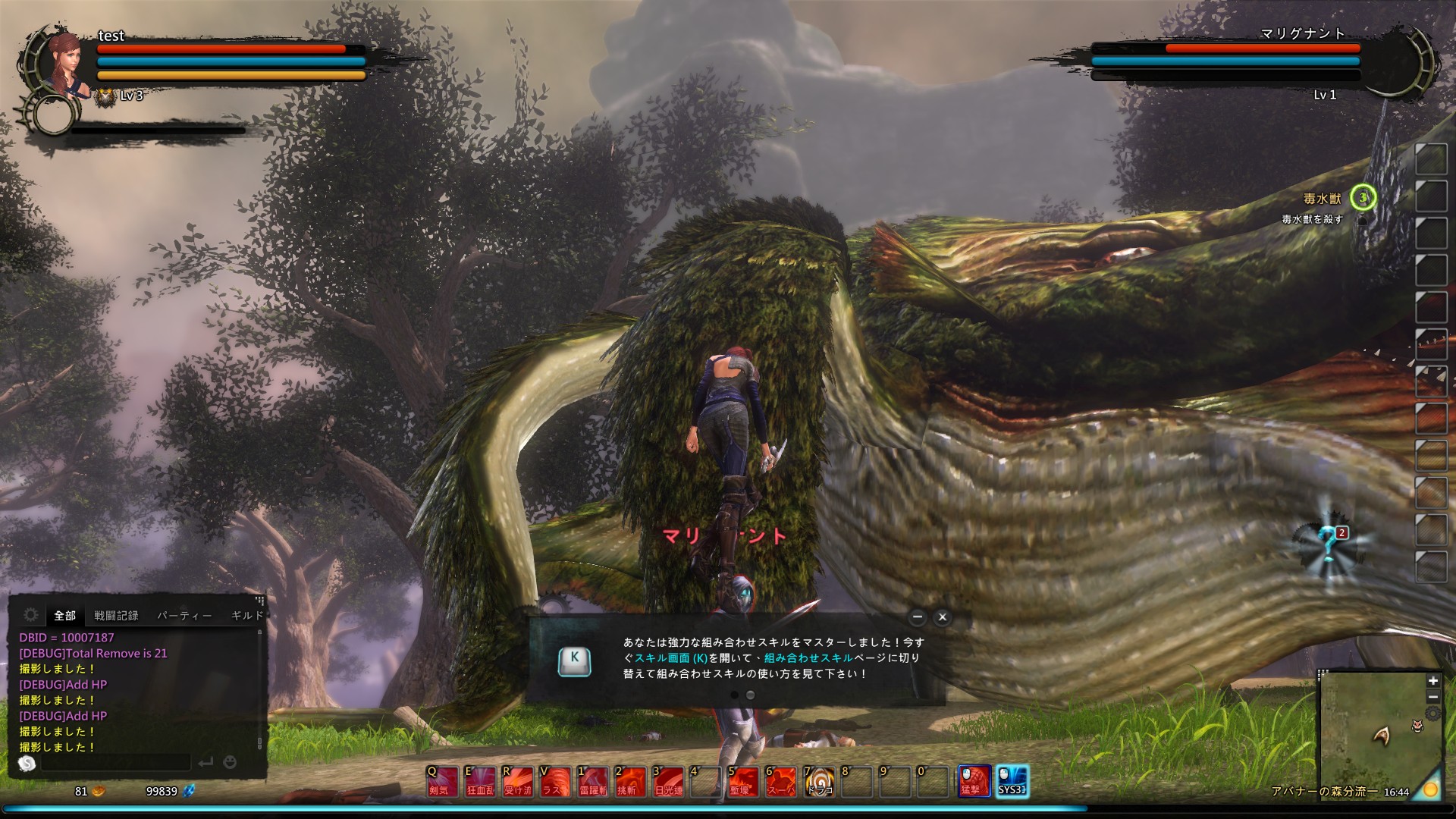Activate the 雷躍斬 skill in slot 1
Image resolution: width=1456 pixels, height=819 pixels.
592,781
